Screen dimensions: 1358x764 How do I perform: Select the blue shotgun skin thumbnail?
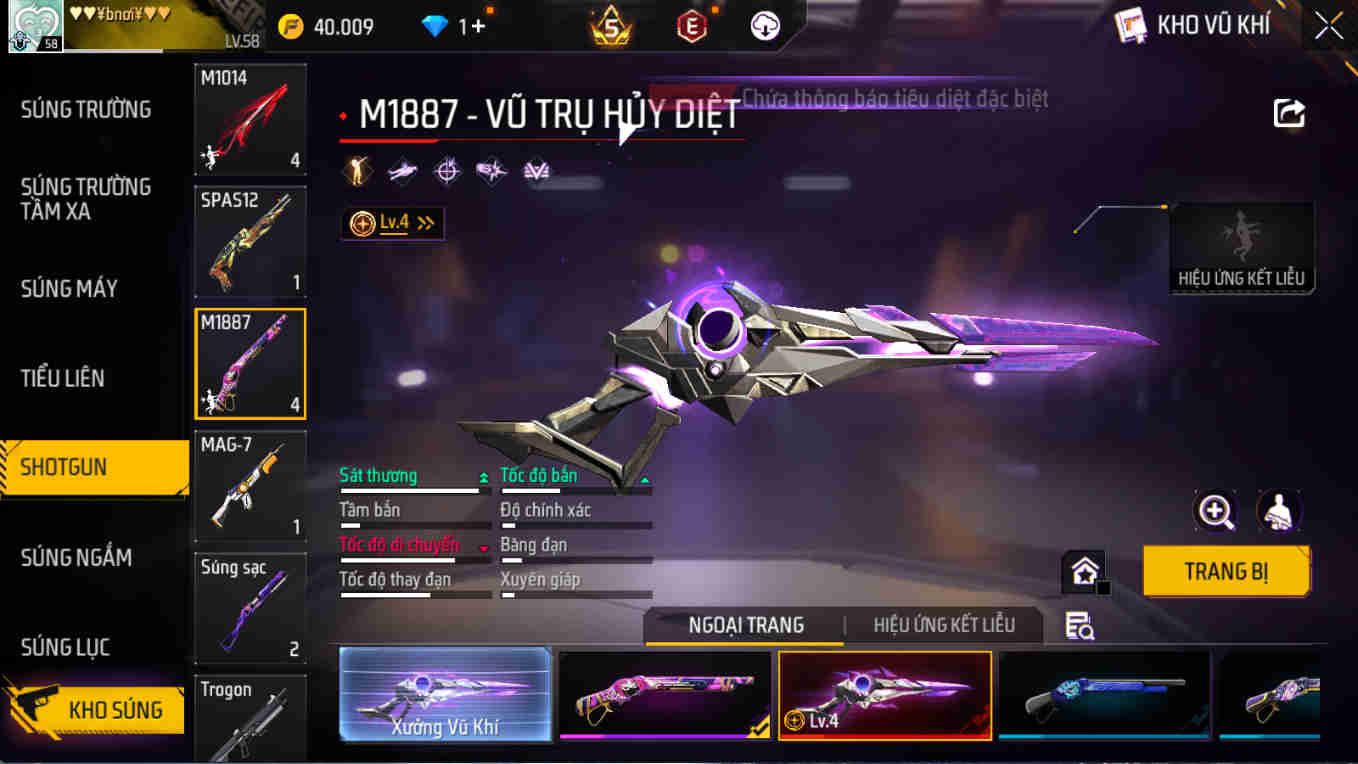pos(1103,695)
